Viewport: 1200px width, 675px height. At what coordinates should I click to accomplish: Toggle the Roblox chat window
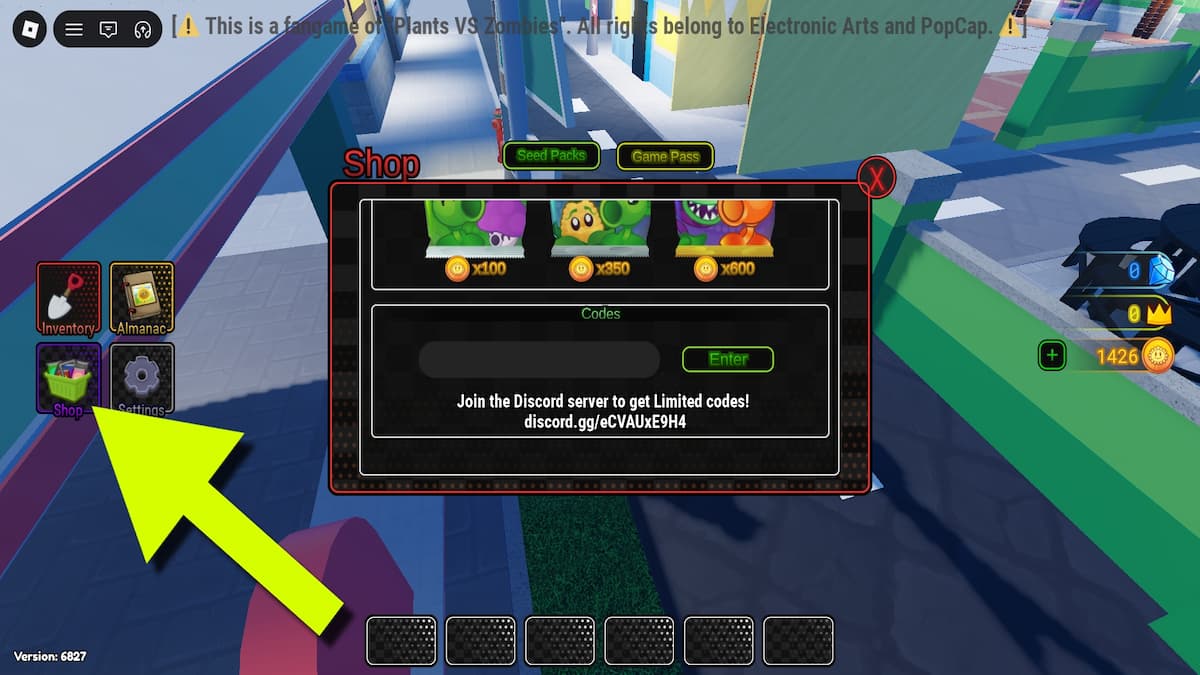pos(108,29)
